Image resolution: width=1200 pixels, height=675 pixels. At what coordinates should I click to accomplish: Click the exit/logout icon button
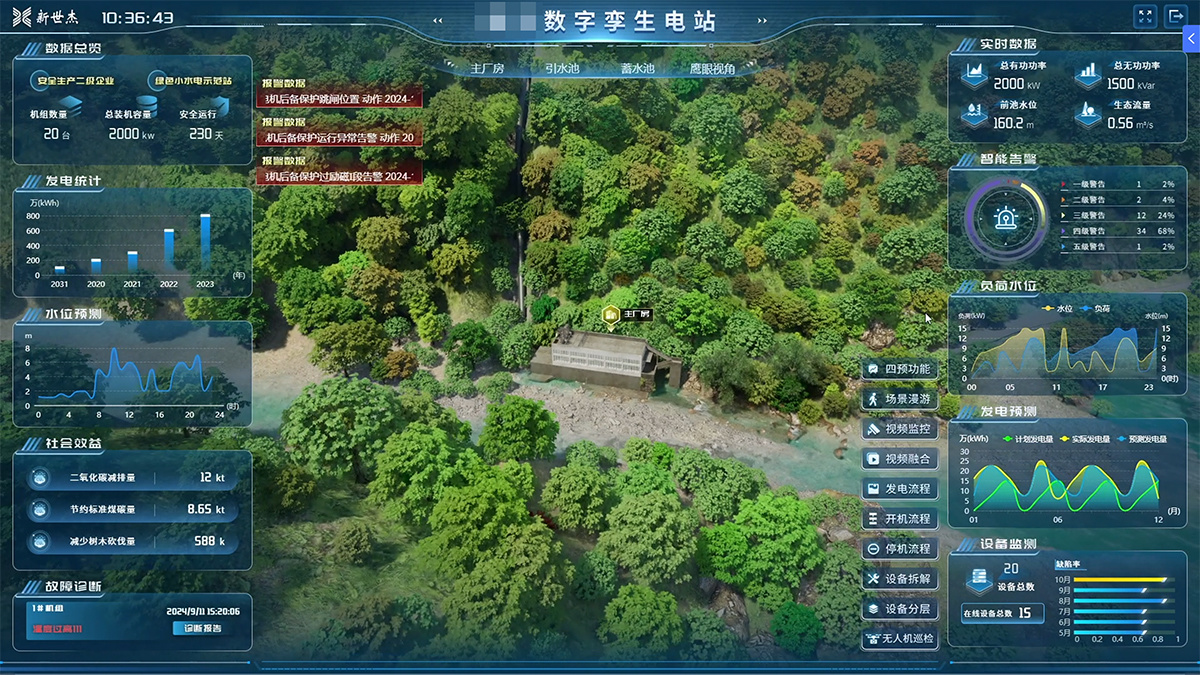pyautogui.click(x=1173, y=17)
